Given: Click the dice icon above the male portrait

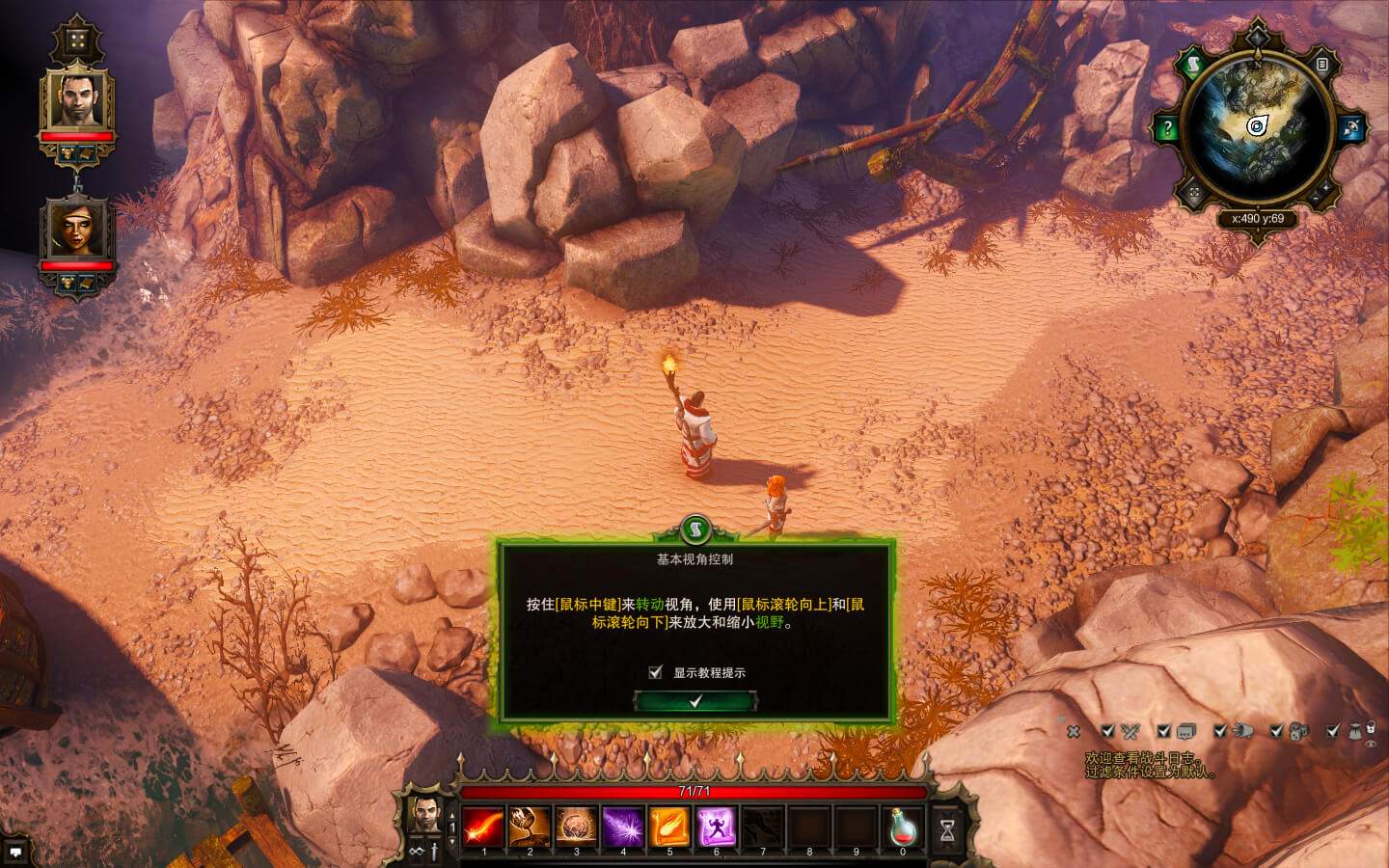Looking at the screenshot, I should pos(77,39).
